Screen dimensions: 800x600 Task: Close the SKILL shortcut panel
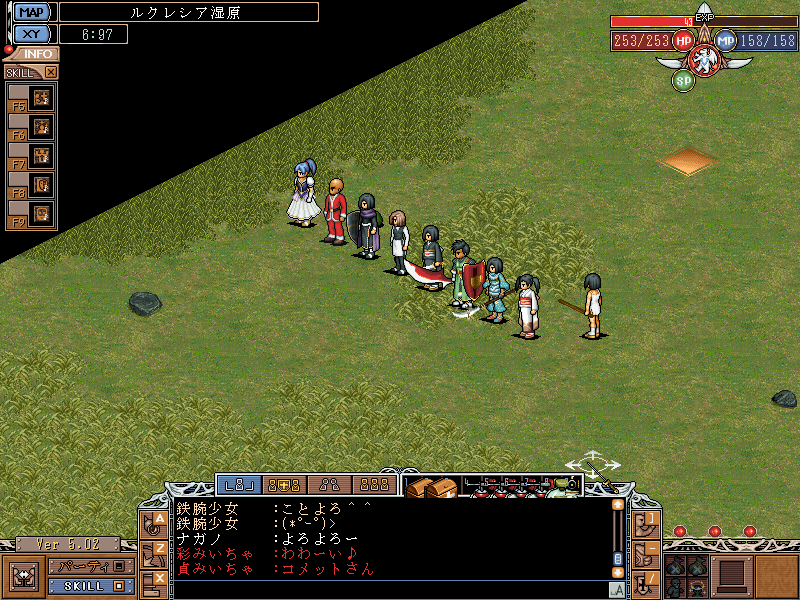pos(51,72)
